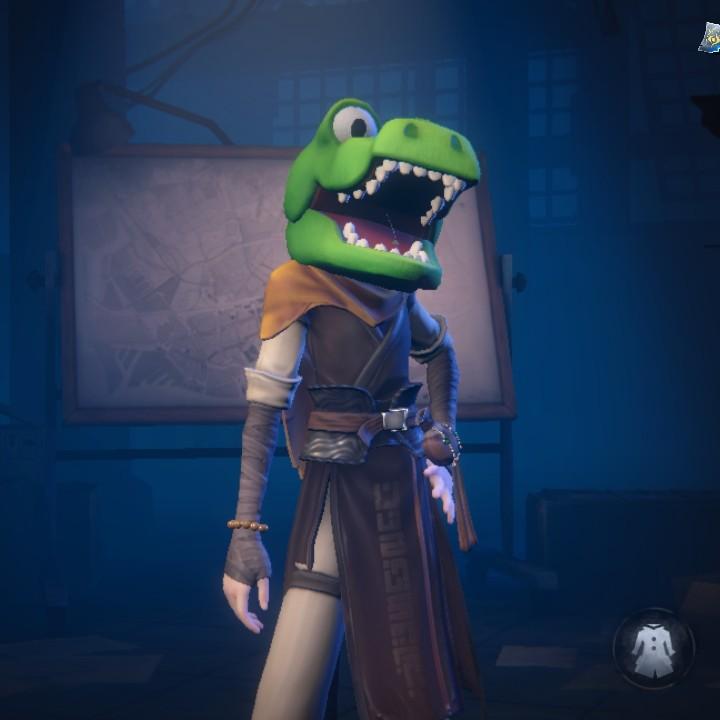Tap the paper scrap icon in the corner
Screen dimensions: 720x720
point(709,38)
